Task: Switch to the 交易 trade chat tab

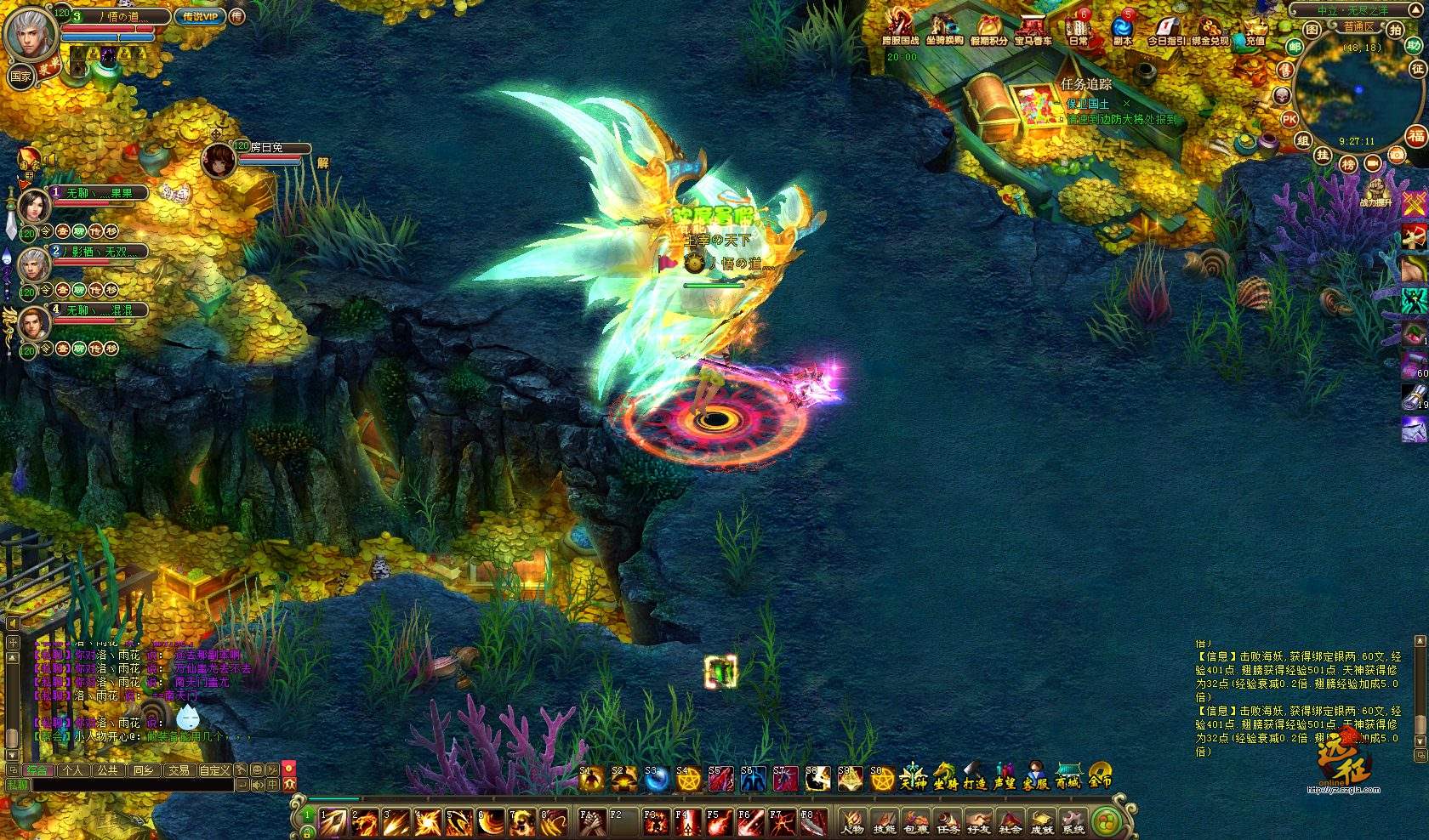Action: pyautogui.click(x=179, y=770)
